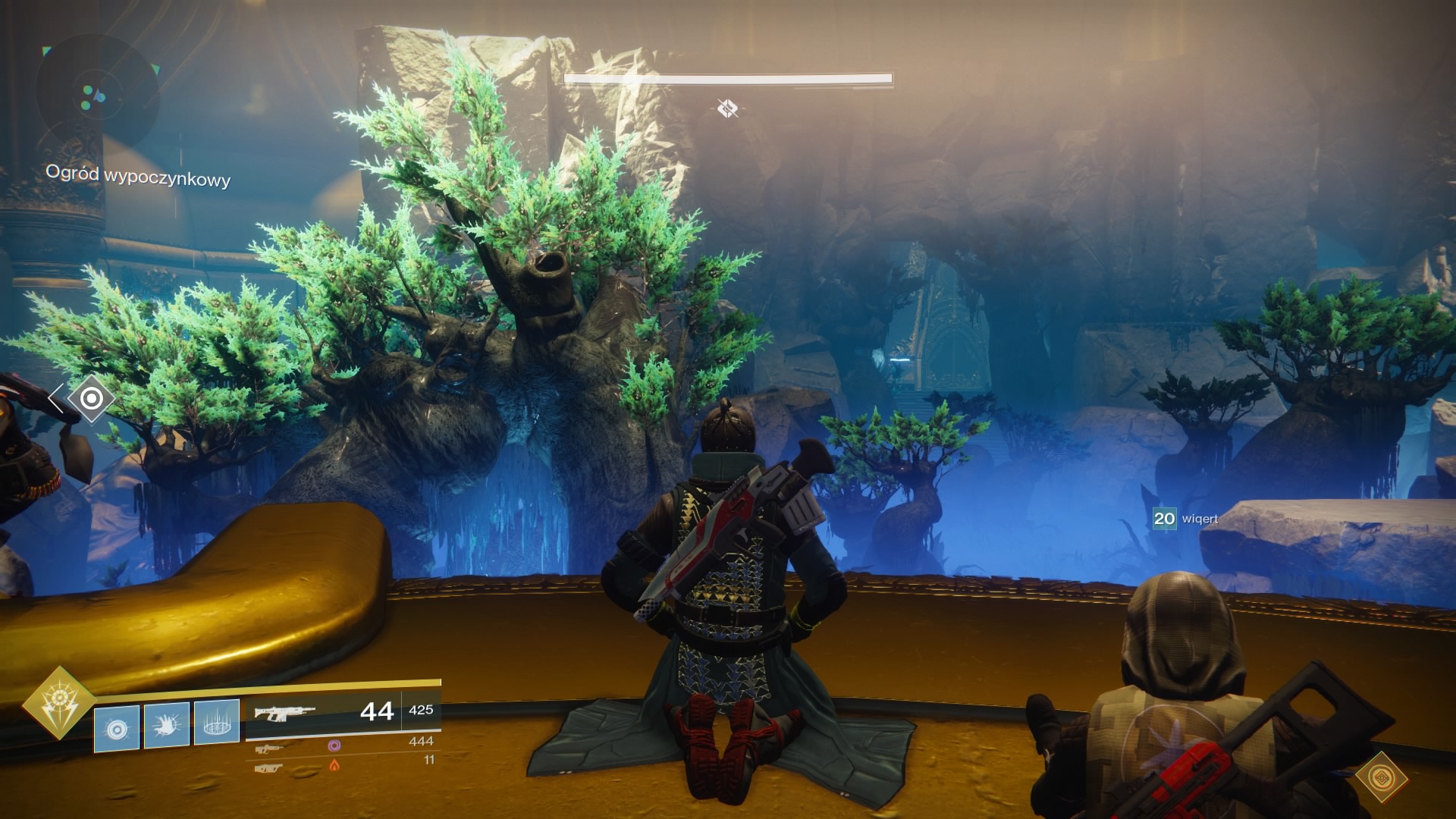Click the boss marker icon under health bar

(727, 109)
